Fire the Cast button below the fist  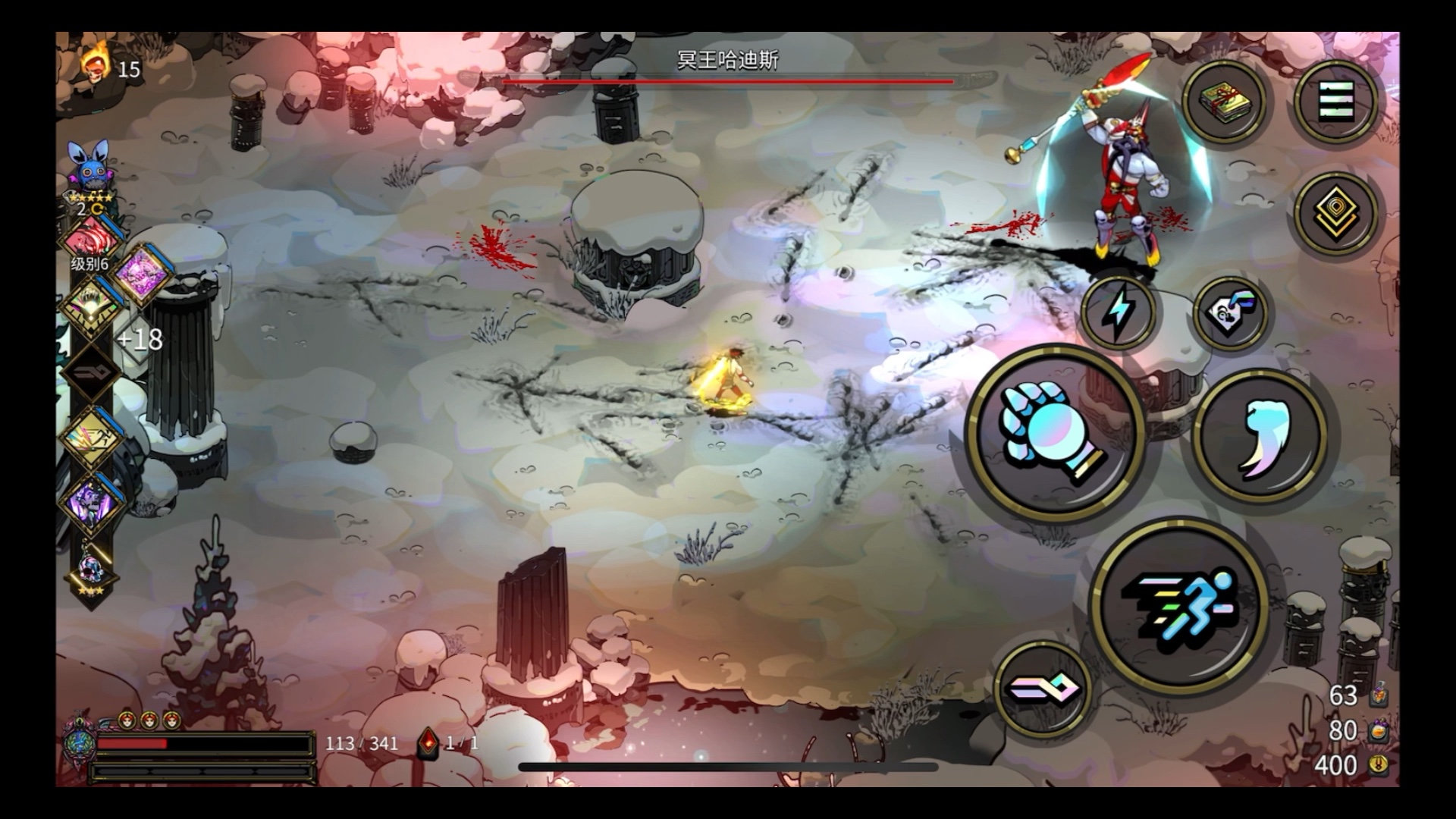pyautogui.click(x=1042, y=689)
